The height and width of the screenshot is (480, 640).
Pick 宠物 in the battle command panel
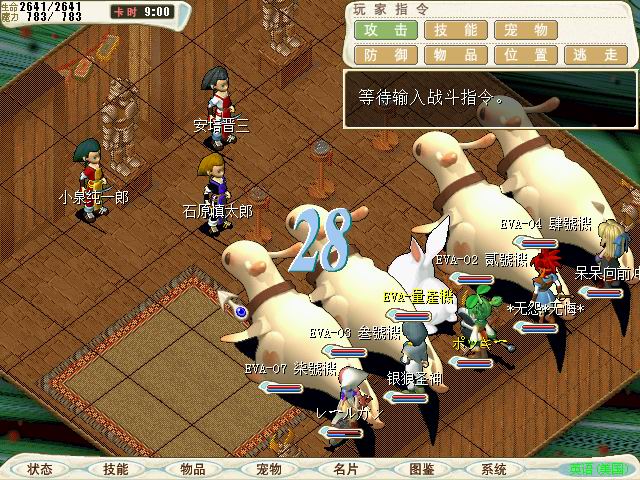coord(526,30)
